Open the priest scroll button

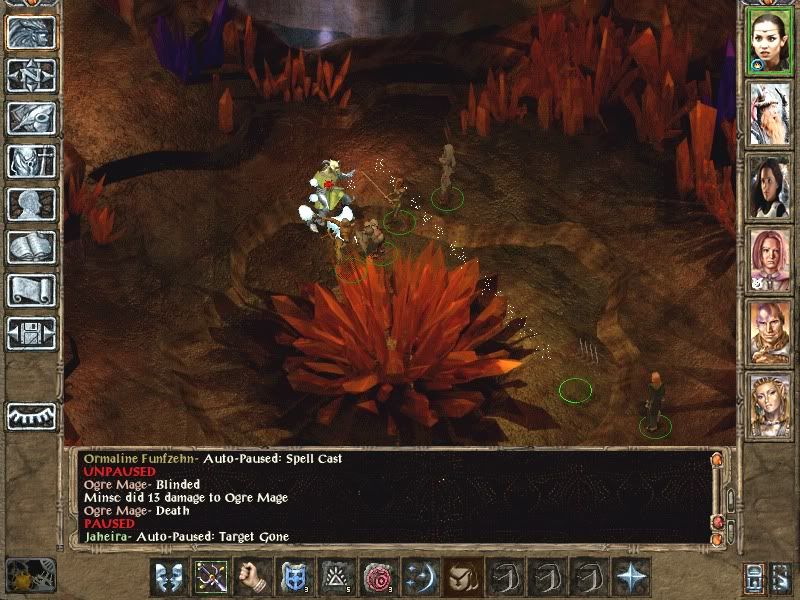click(x=31, y=290)
